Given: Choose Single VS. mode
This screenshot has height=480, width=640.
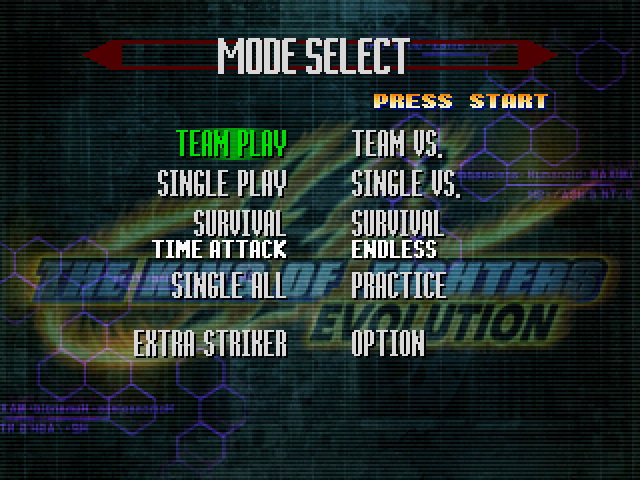Looking at the screenshot, I should tap(405, 184).
